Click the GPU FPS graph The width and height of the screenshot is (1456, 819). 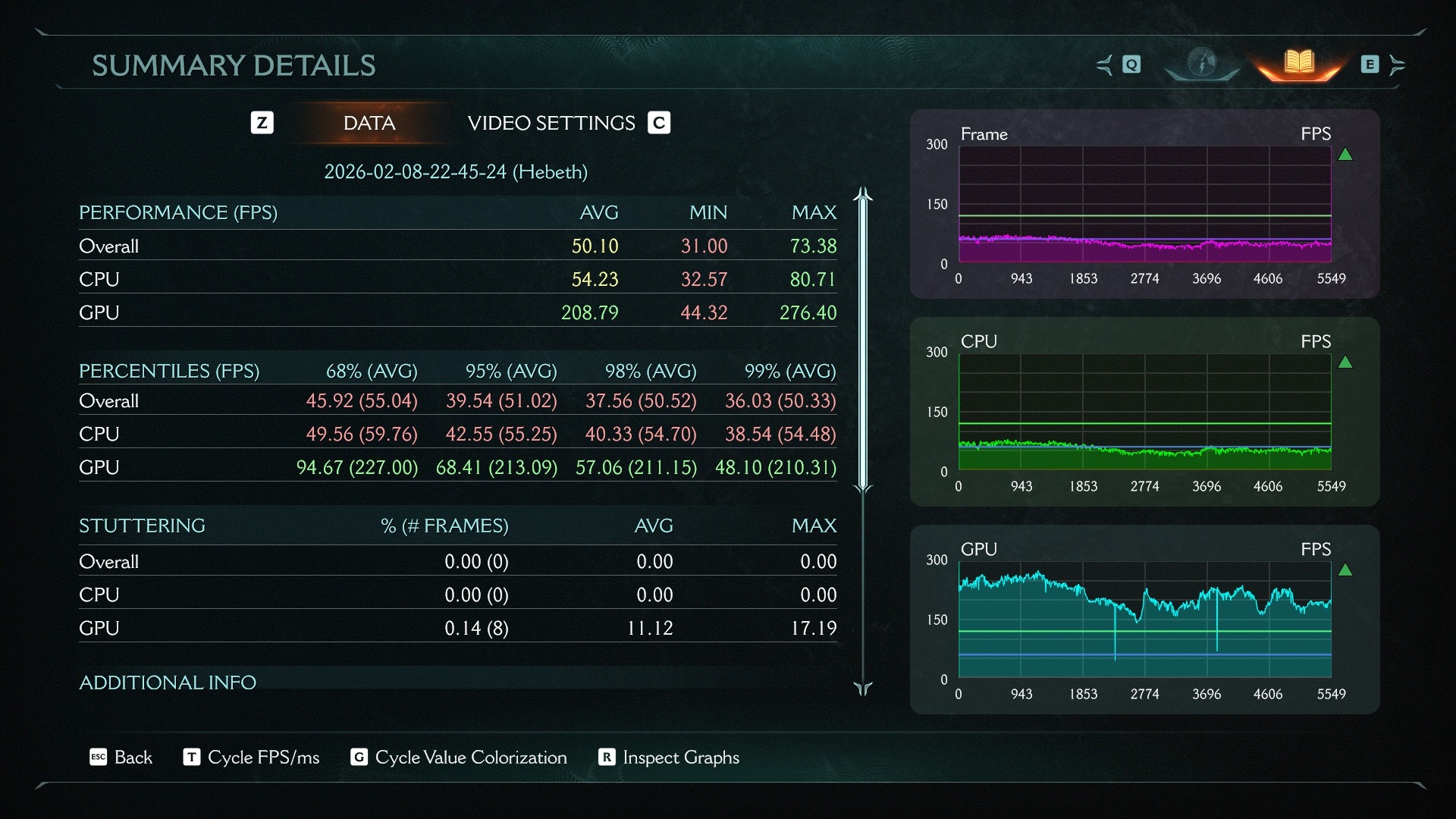coord(1144,620)
